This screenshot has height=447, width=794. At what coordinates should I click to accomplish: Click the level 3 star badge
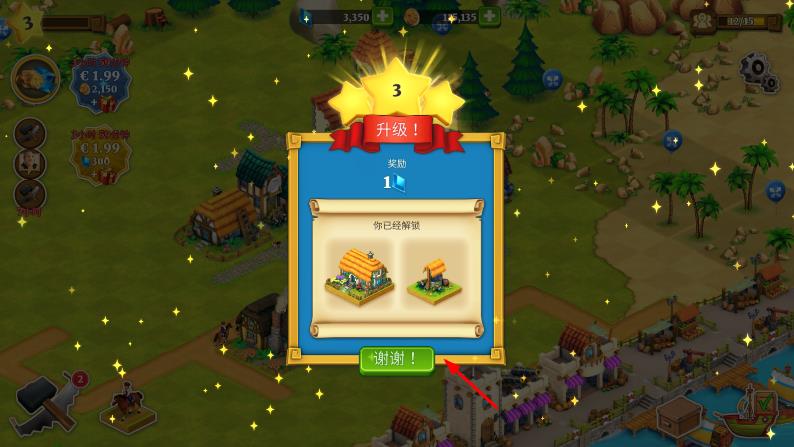tap(27, 22)
